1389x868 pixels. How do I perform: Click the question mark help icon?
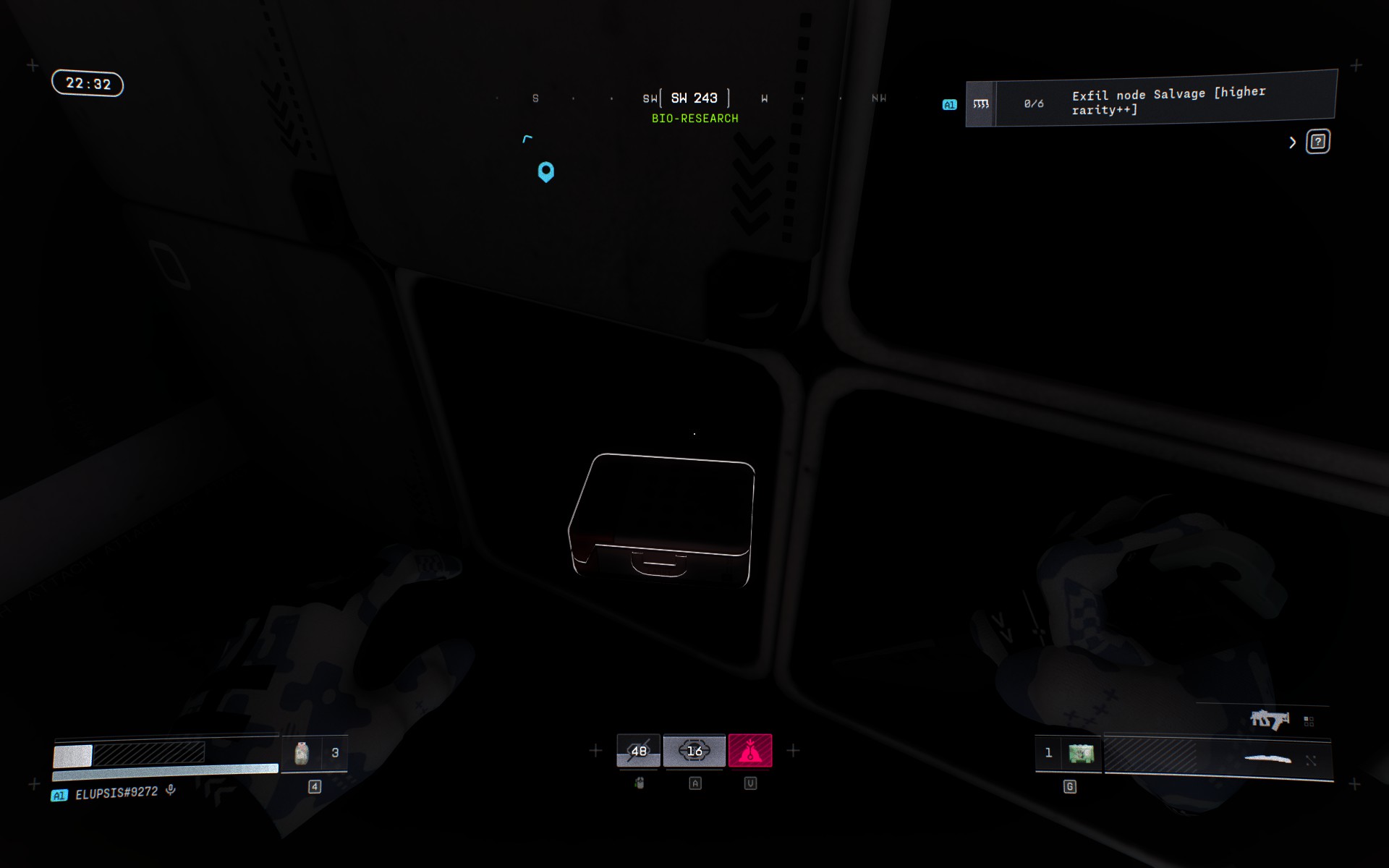tap(1317, 142)
